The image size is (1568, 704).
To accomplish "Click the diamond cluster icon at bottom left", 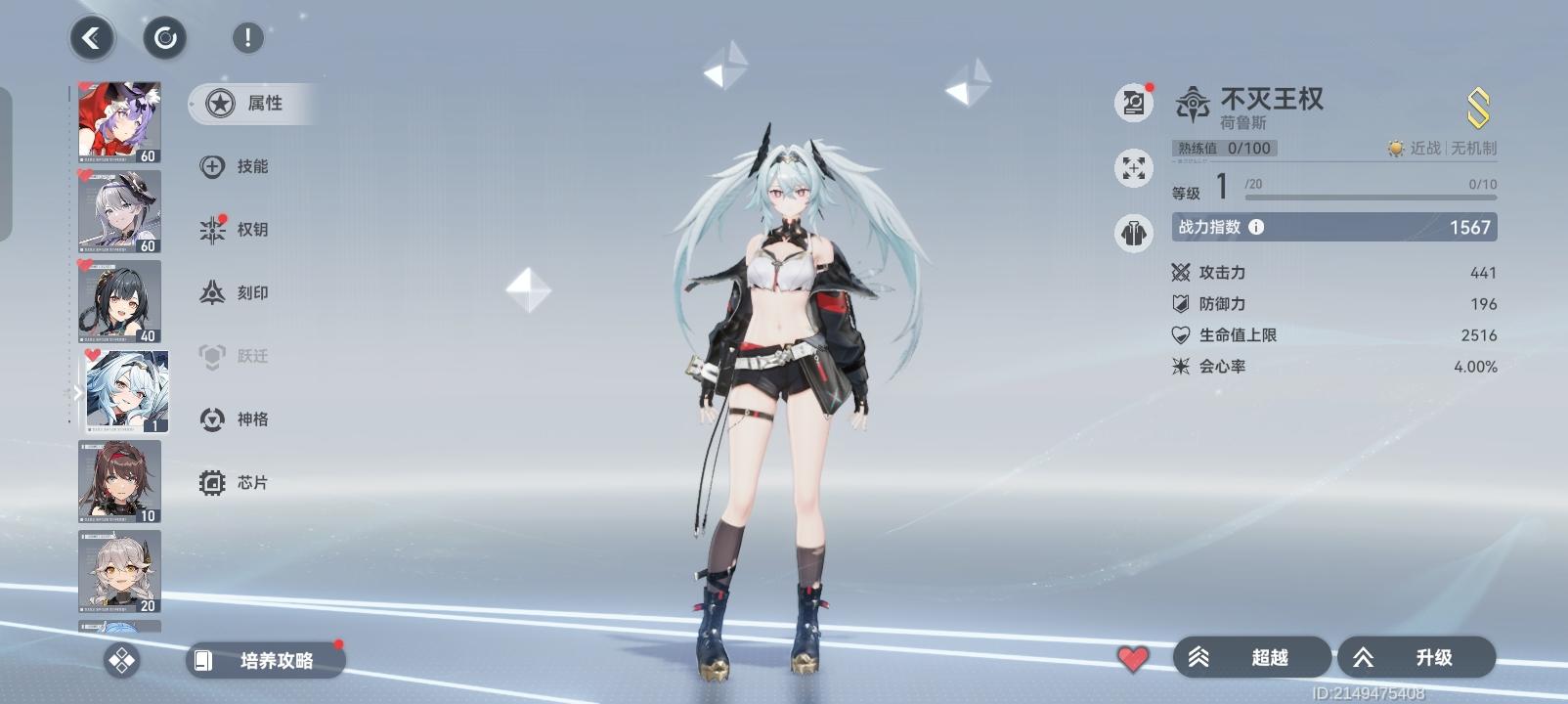I will 121,661.
